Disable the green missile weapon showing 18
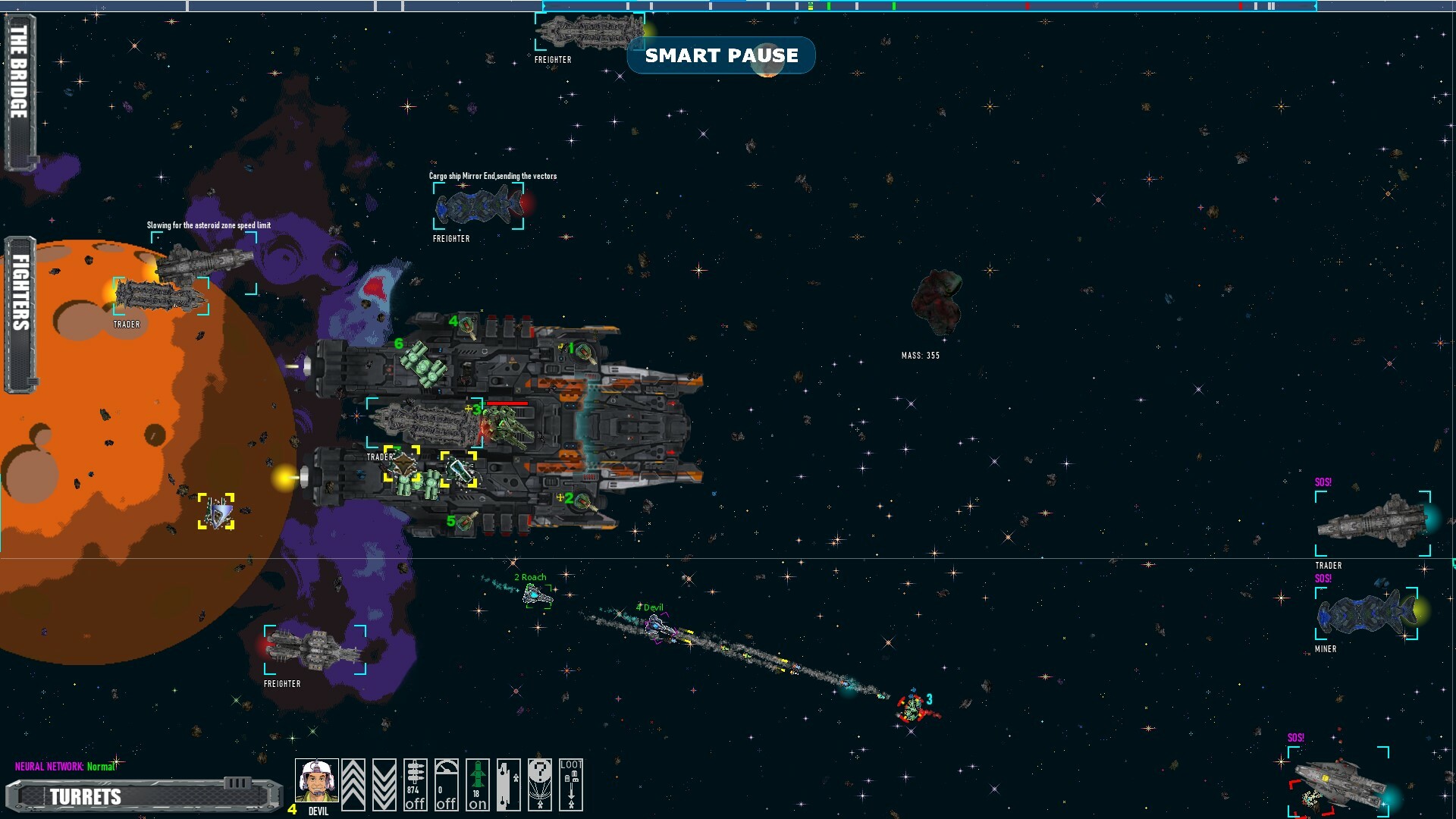1456x819 pixels. (477, 785)
